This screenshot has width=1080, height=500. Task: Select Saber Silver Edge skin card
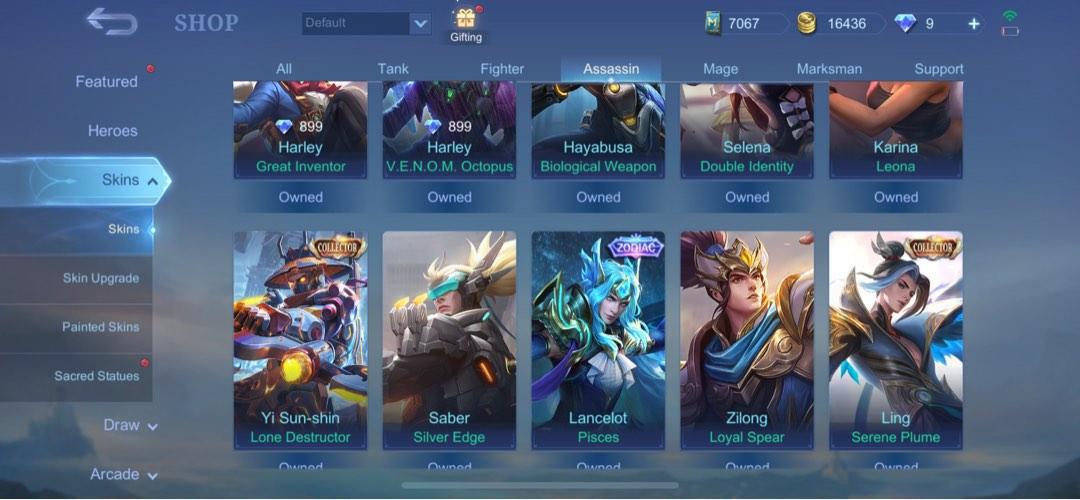click(x=449, y=340)
